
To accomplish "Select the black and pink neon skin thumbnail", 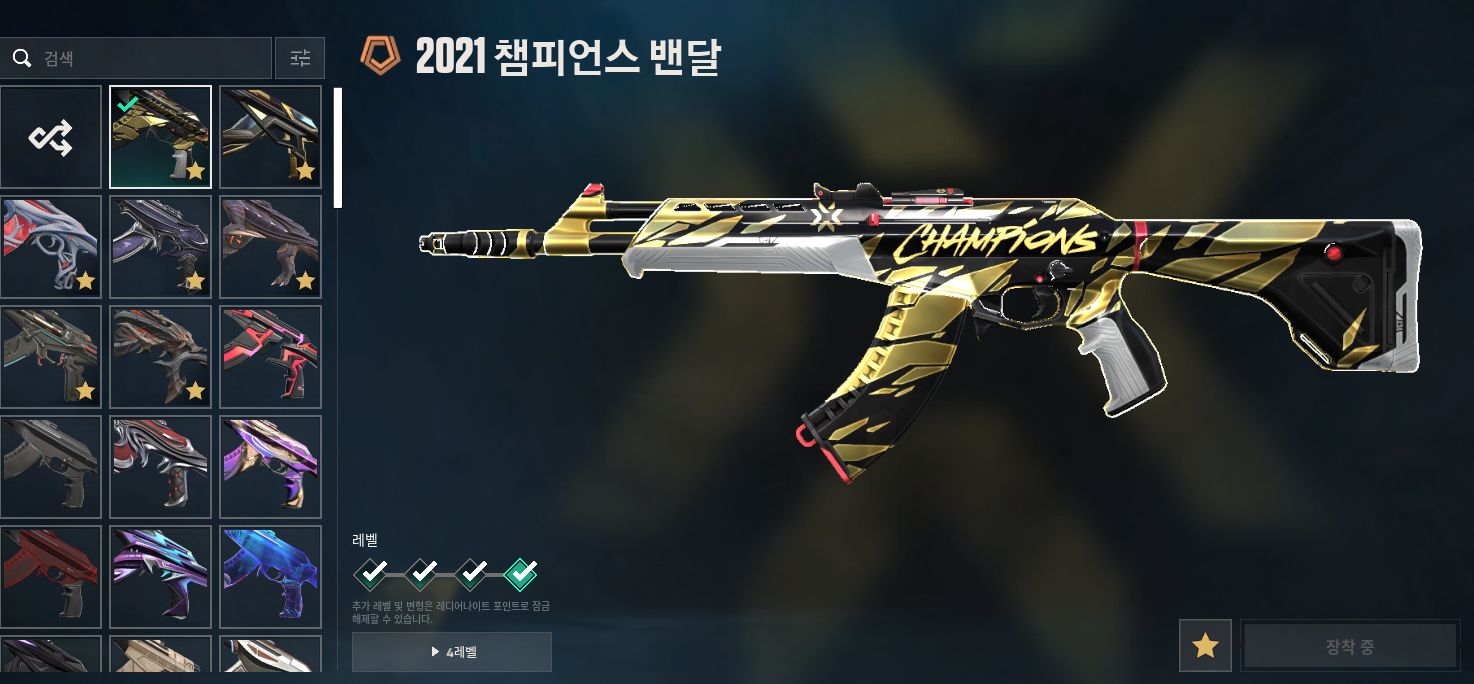I will [x=270, y=357].
